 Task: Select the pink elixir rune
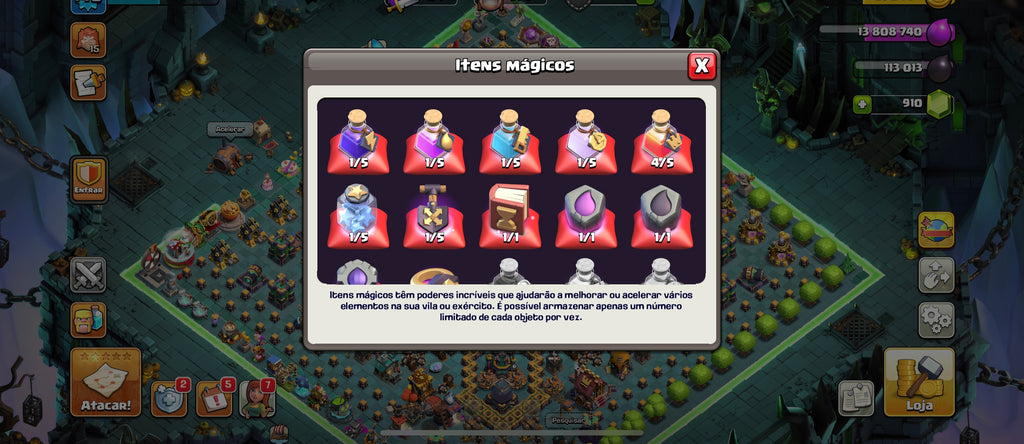click(x=586, y=214)
